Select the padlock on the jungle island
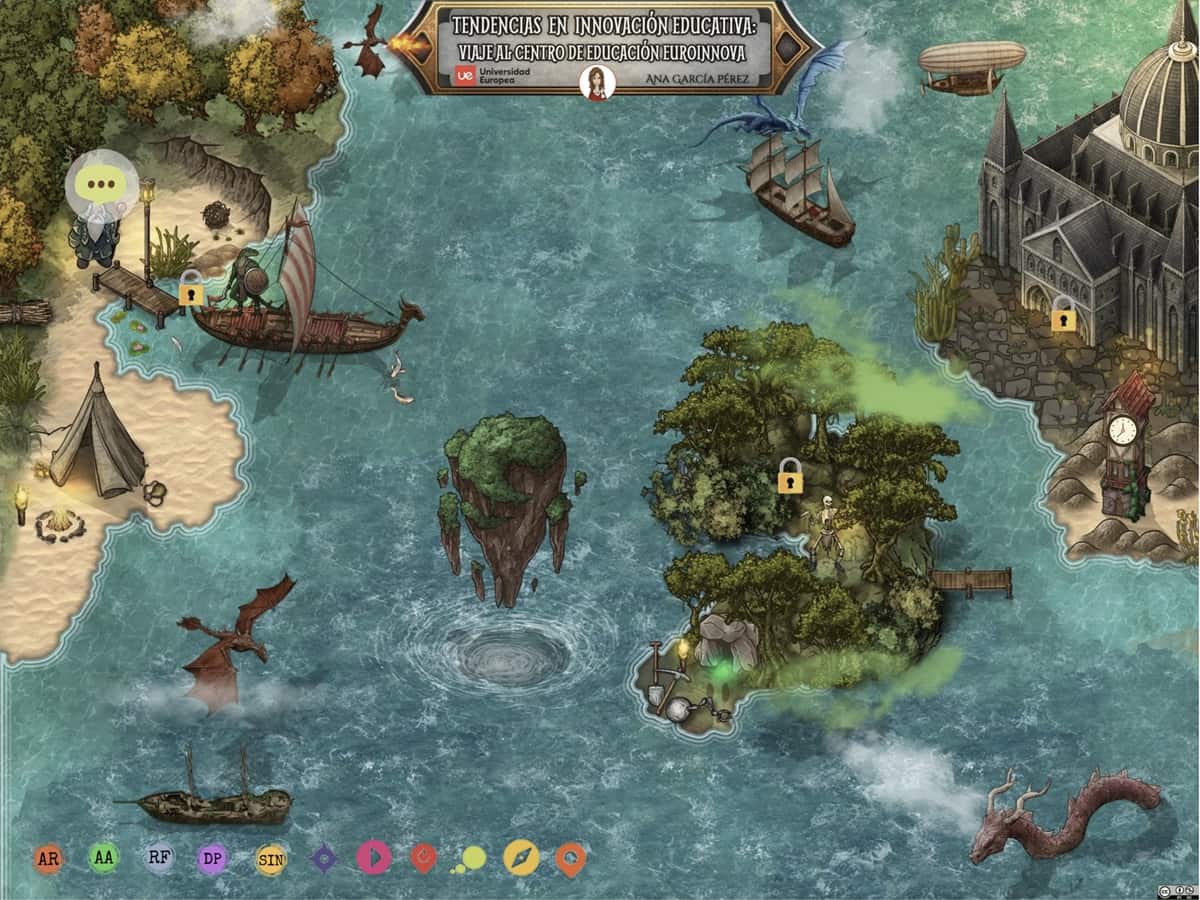The width and height of the screenshot is (1200, 900). (x=790, y=477)
